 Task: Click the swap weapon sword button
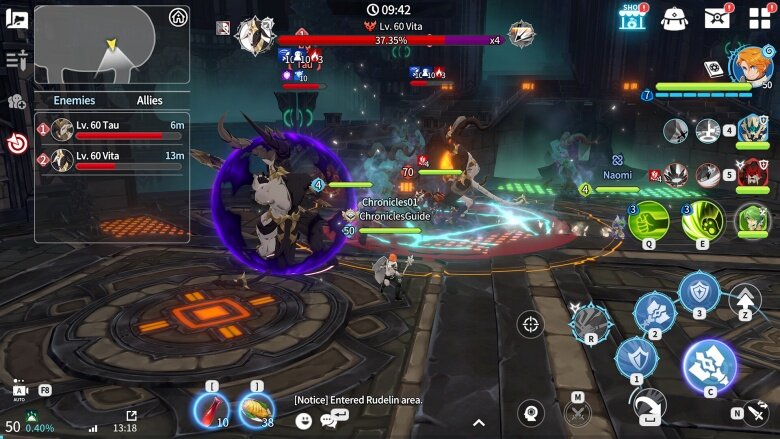(x=755, y=410)
